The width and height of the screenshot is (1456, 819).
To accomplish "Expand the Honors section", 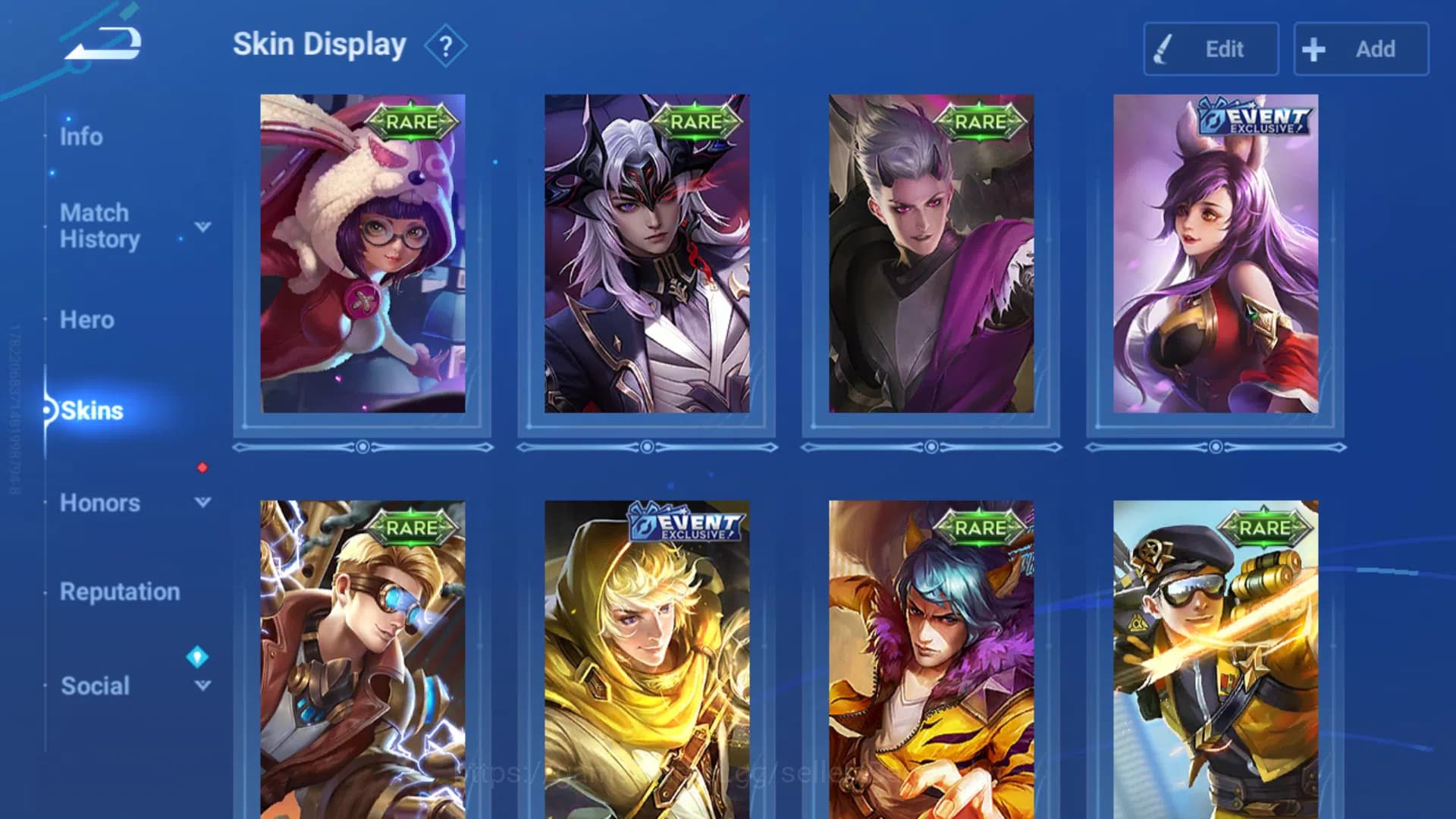I will click(202, 502).
